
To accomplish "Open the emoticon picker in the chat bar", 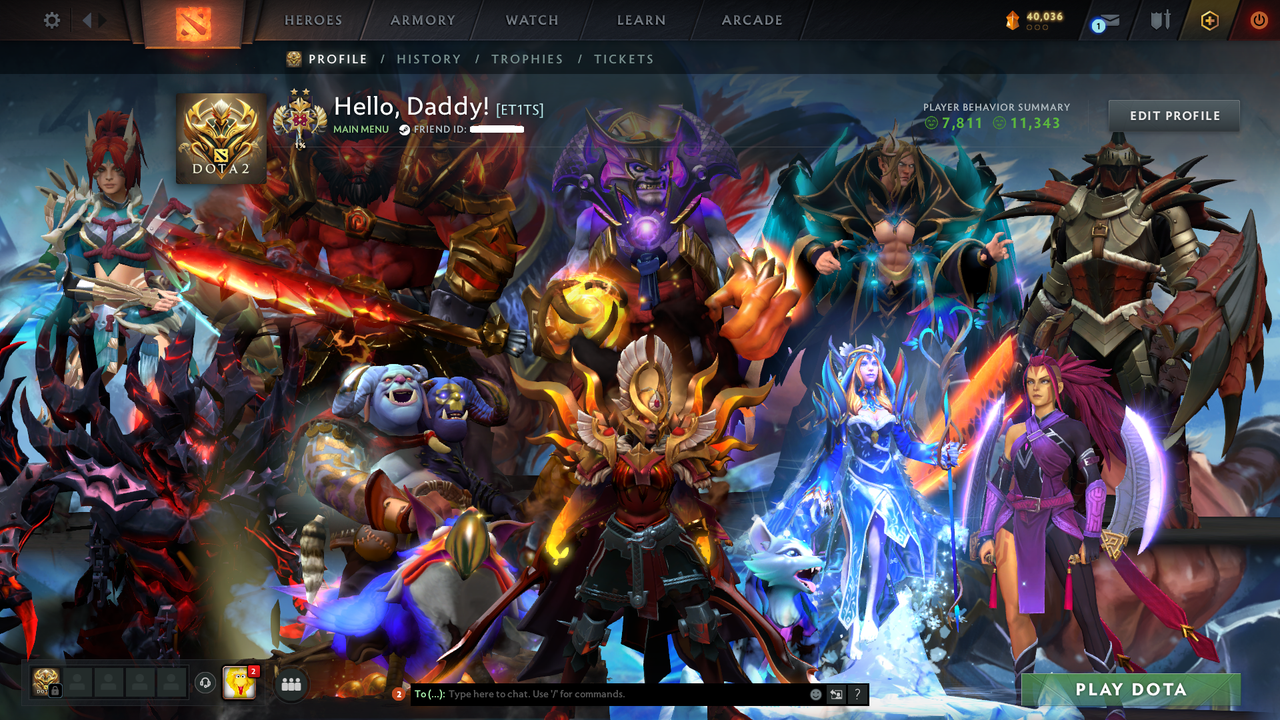I will point(816,694).
